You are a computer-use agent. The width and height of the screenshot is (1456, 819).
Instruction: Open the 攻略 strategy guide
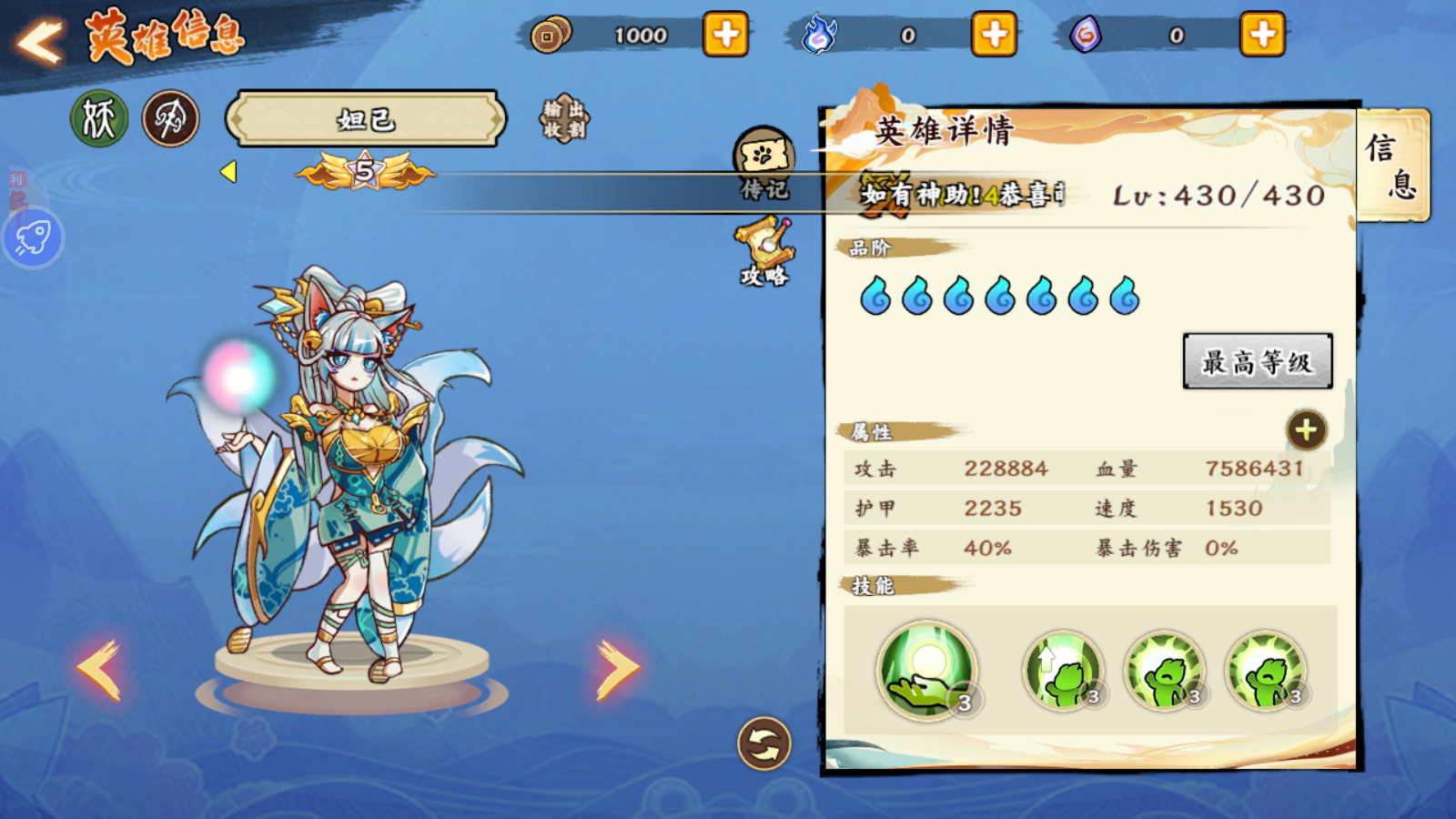click(764, 252)
